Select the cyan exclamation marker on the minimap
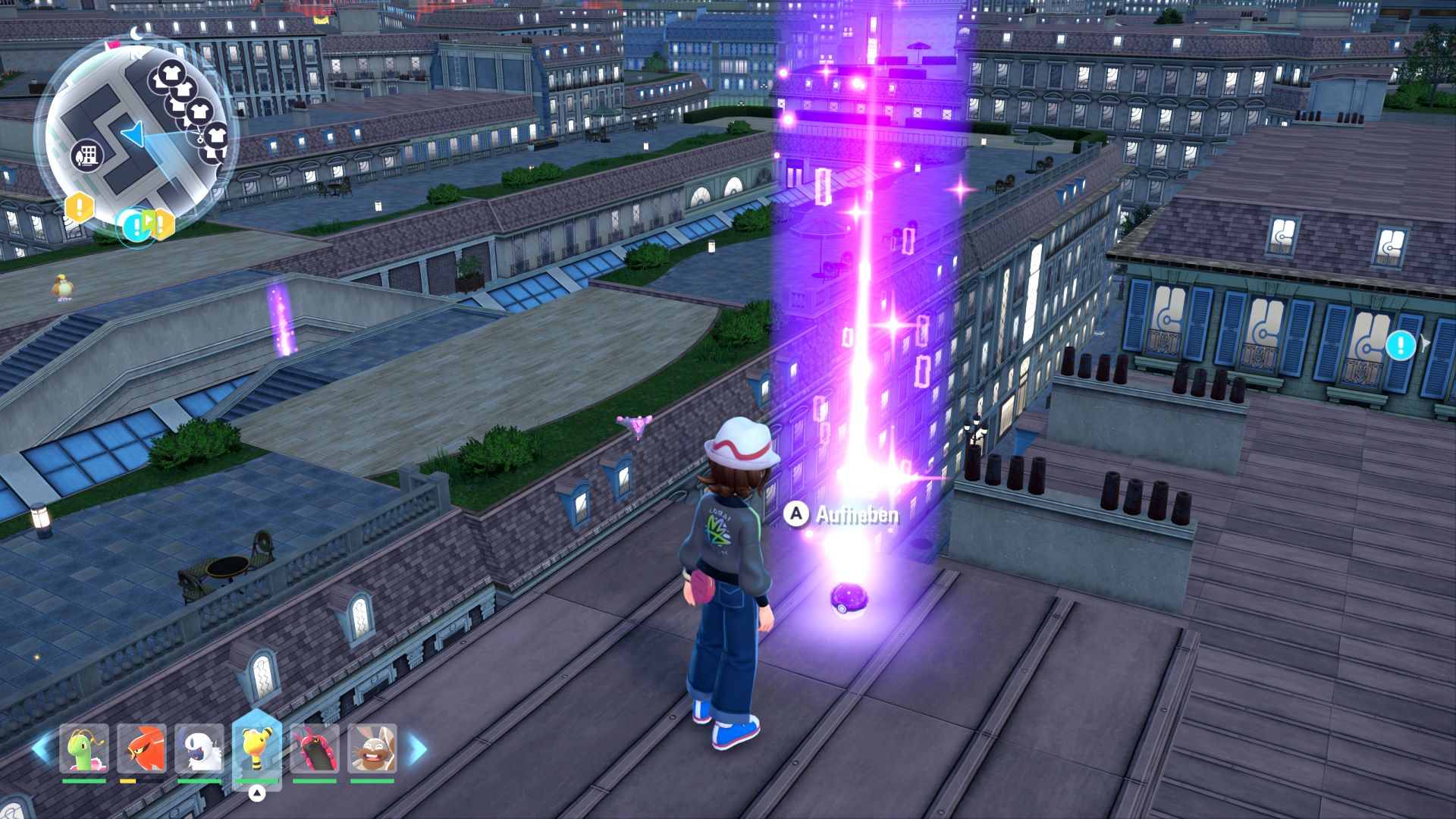 tap(136, 225)
